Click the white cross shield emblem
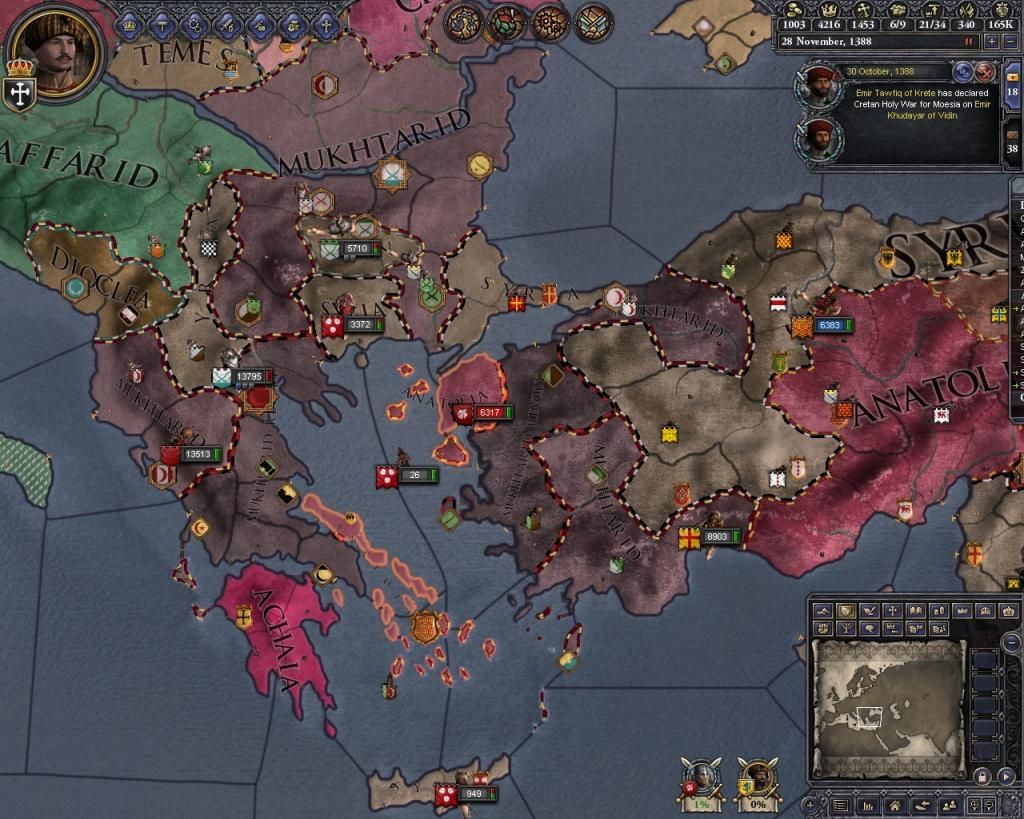Screen dimensions: 1024x819 (19, 92)
